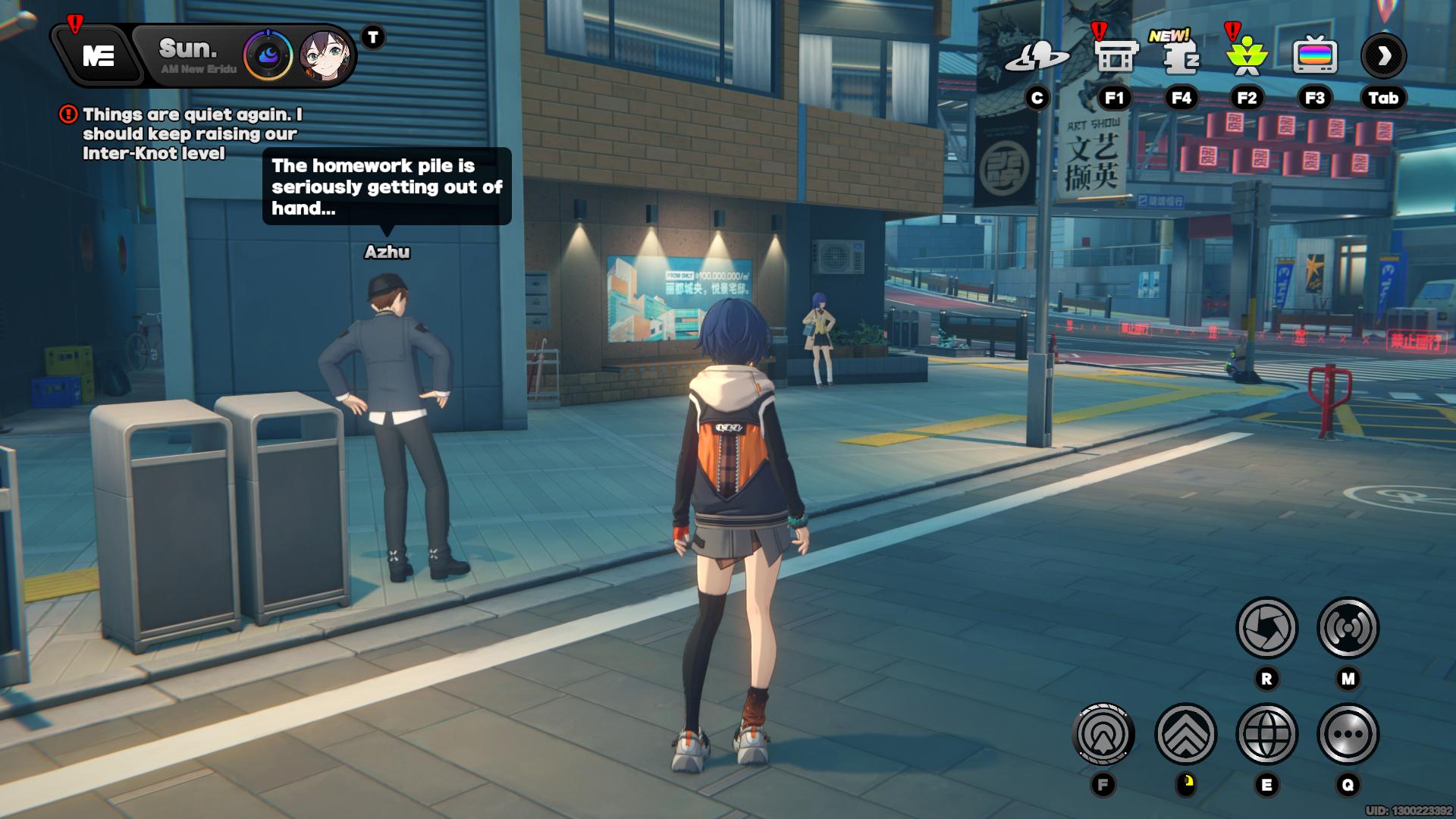Click the ringed planet hat icon
The image size is (1456, 819).
[x=1037, y=56]
